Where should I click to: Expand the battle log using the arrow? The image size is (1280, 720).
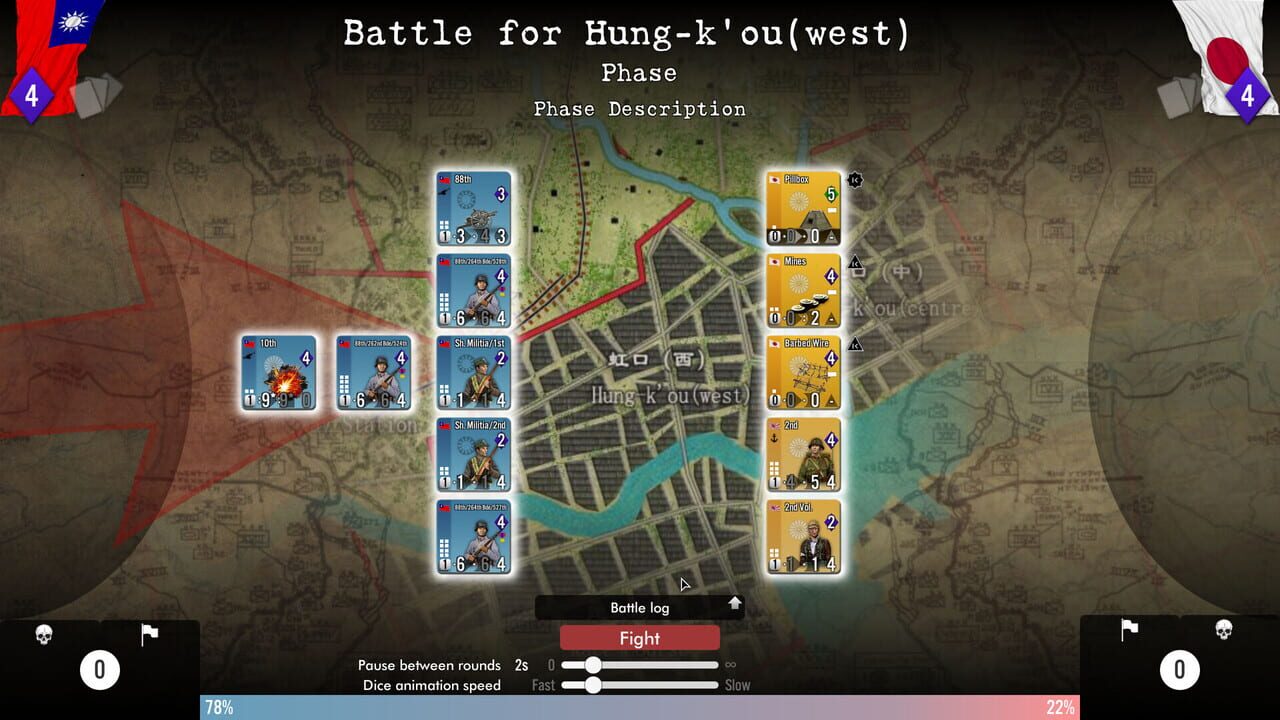pos(735,606)
